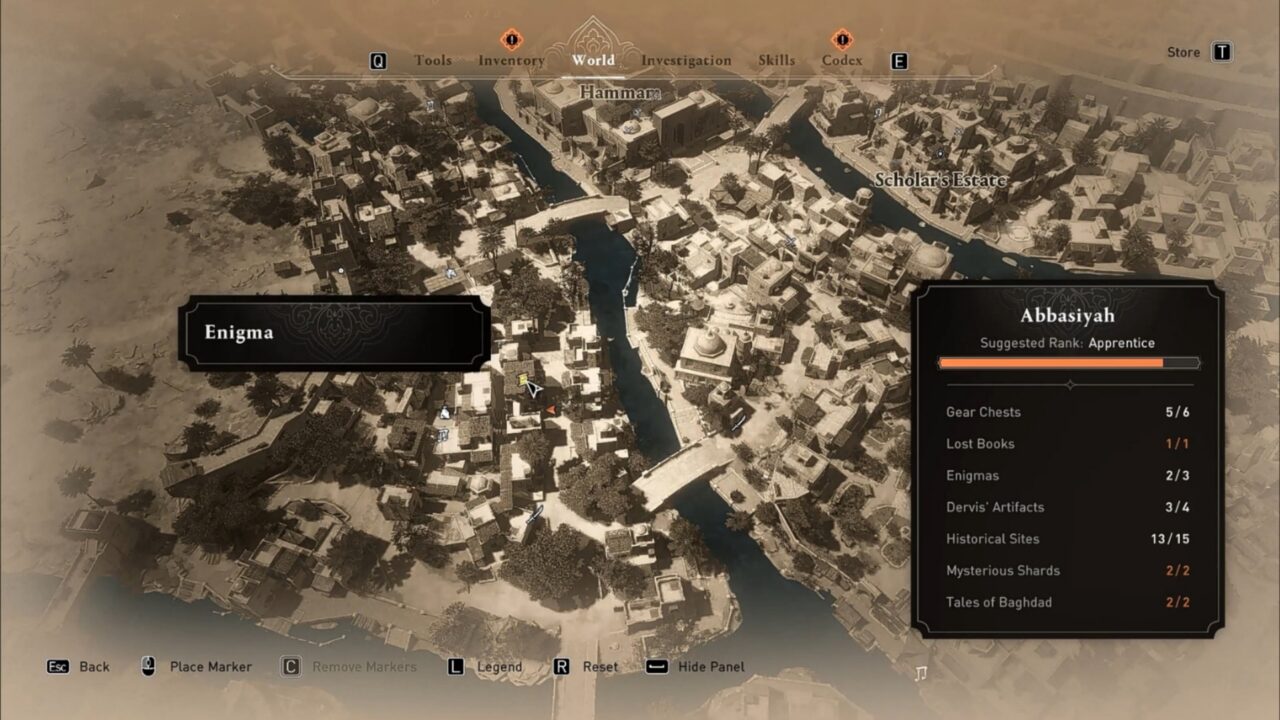Viewport: 1280px width, 720px height.
Task: Click the sword icon in southern Abbasiyah
Action: [535, 514]
